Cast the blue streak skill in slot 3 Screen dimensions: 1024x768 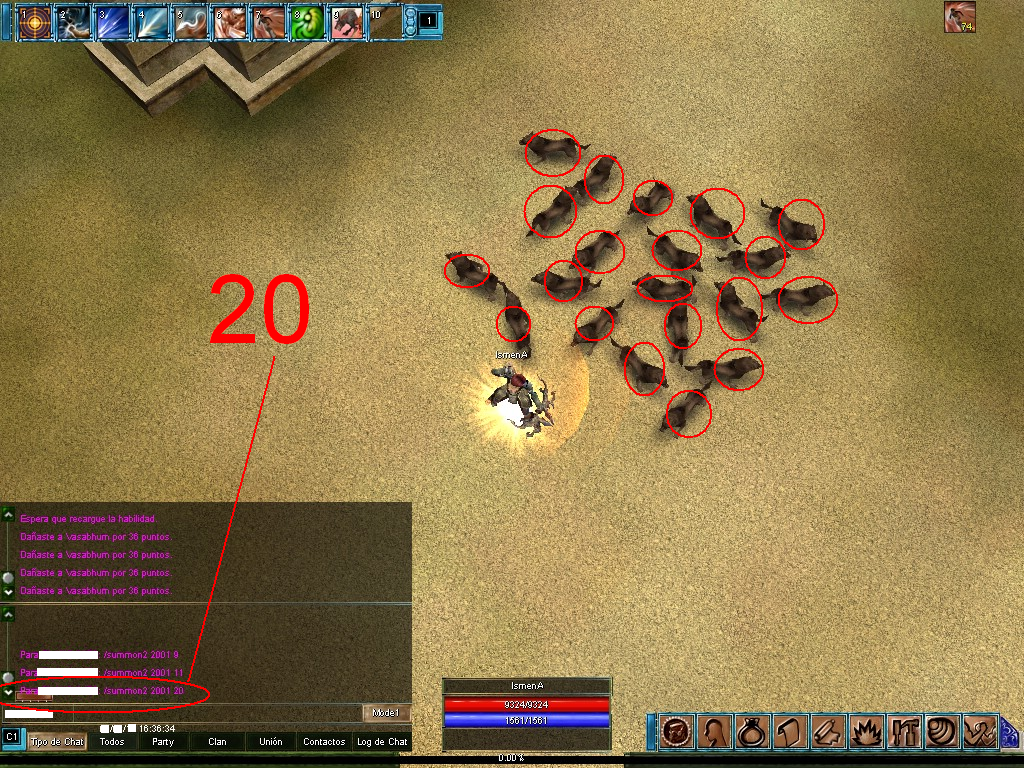click(113, 22)
